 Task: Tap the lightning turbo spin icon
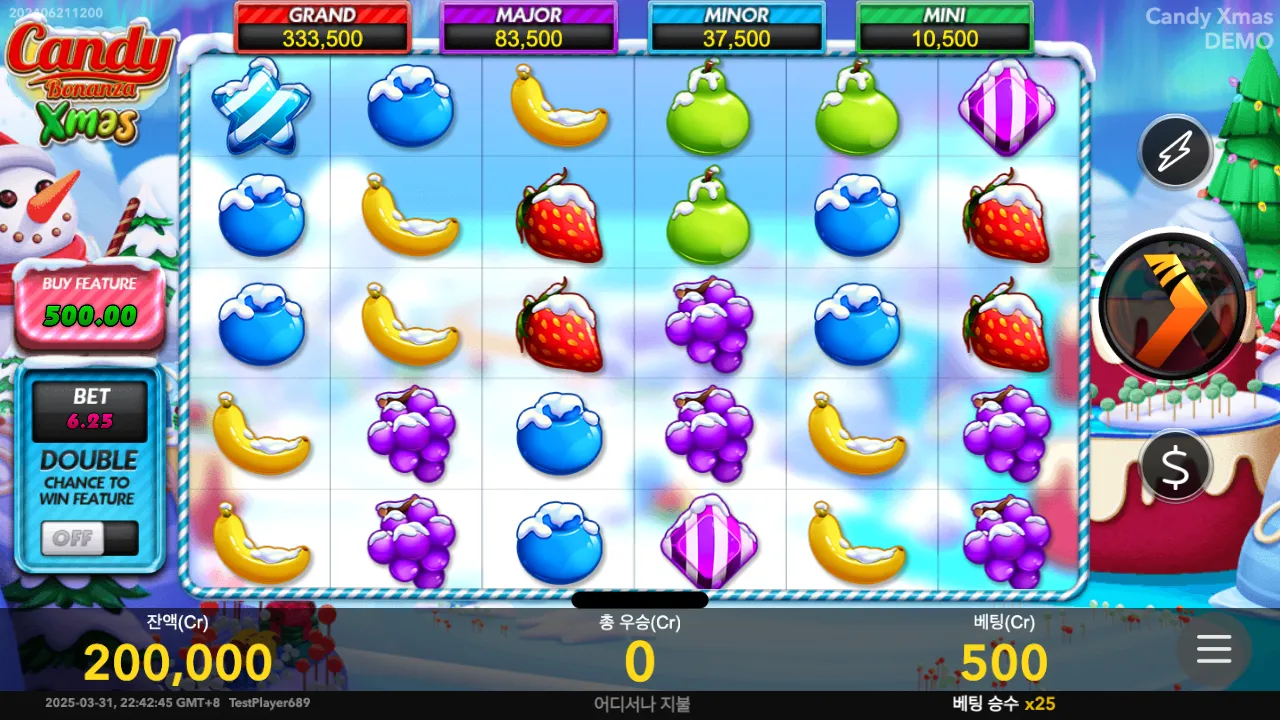coord(1174,151)
